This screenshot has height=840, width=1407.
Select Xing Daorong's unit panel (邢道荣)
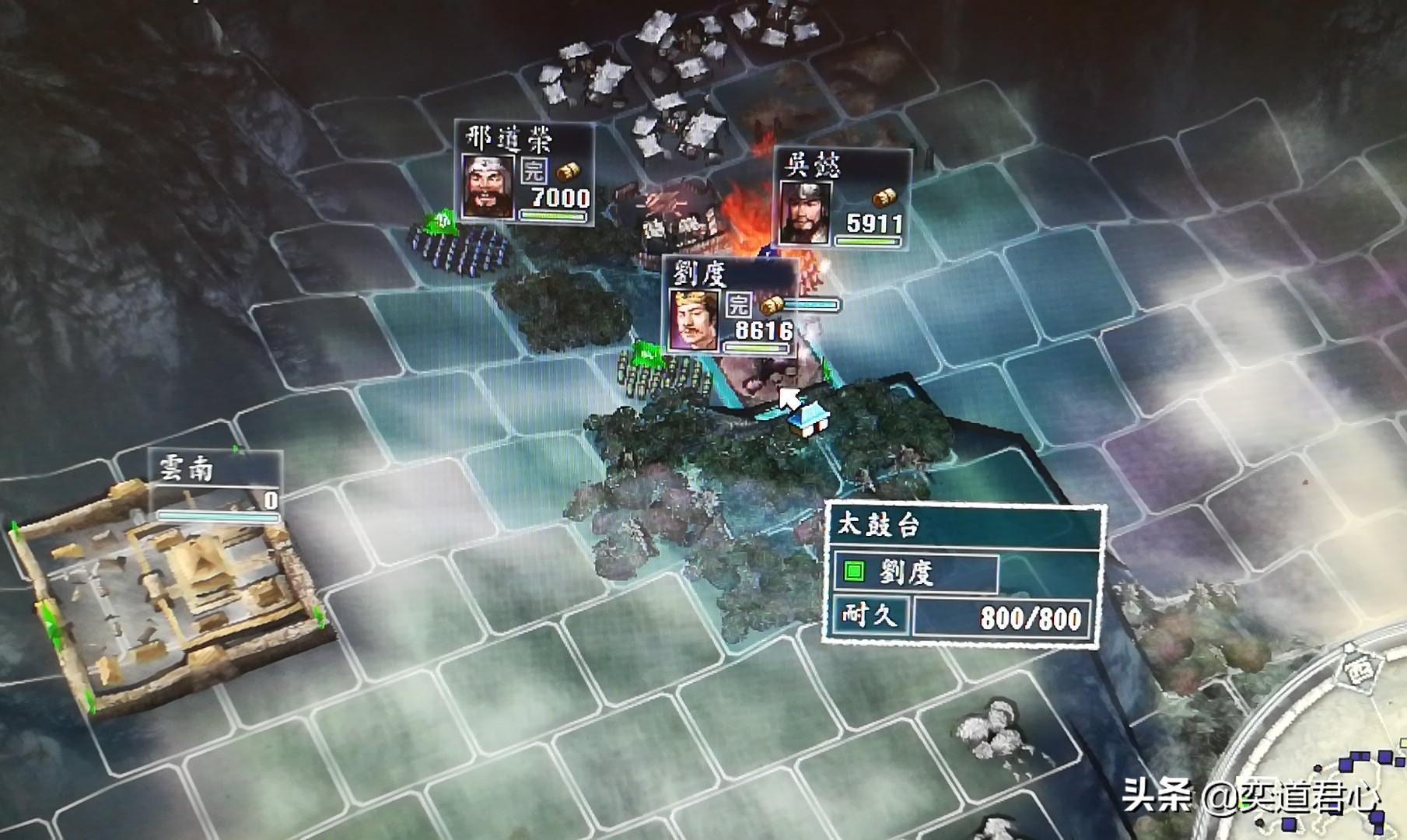point(525,173)
